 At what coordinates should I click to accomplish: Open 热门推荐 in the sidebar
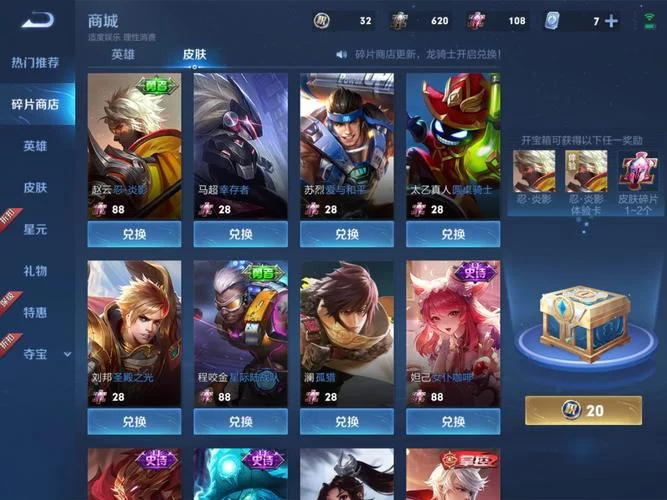click(x=35, y=62)
